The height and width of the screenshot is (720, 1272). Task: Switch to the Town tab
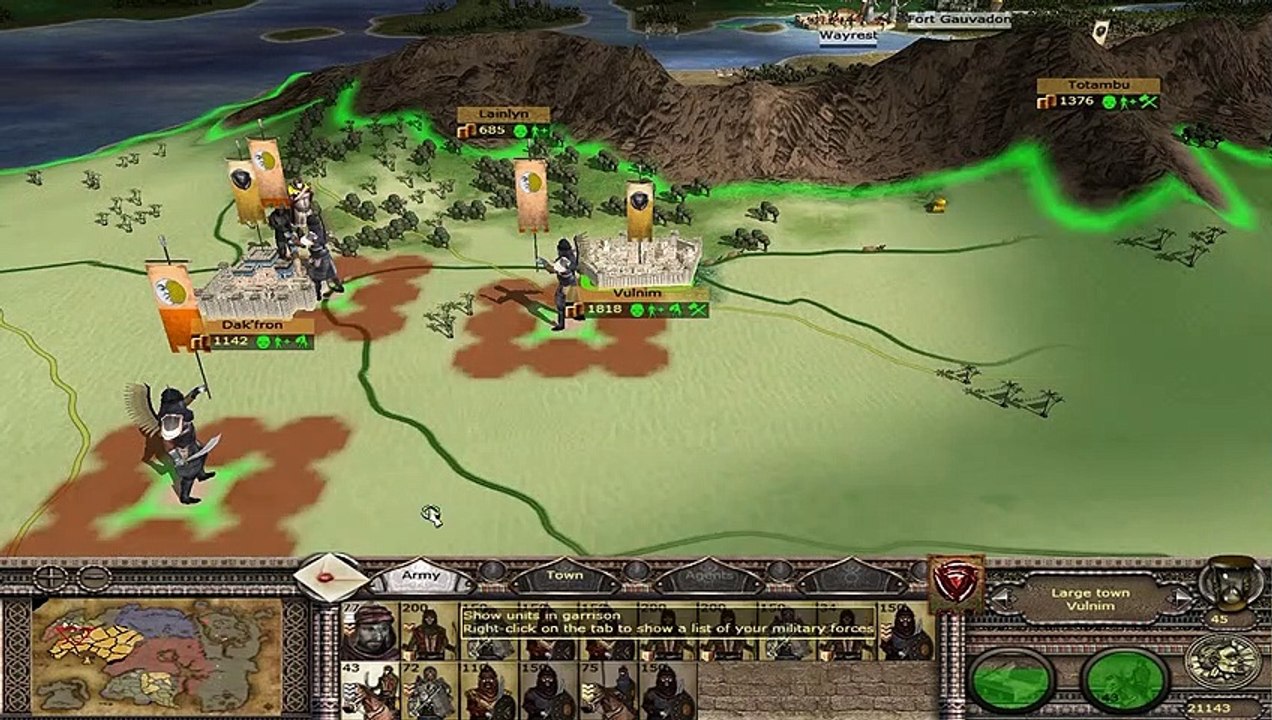tap(564, 577)
